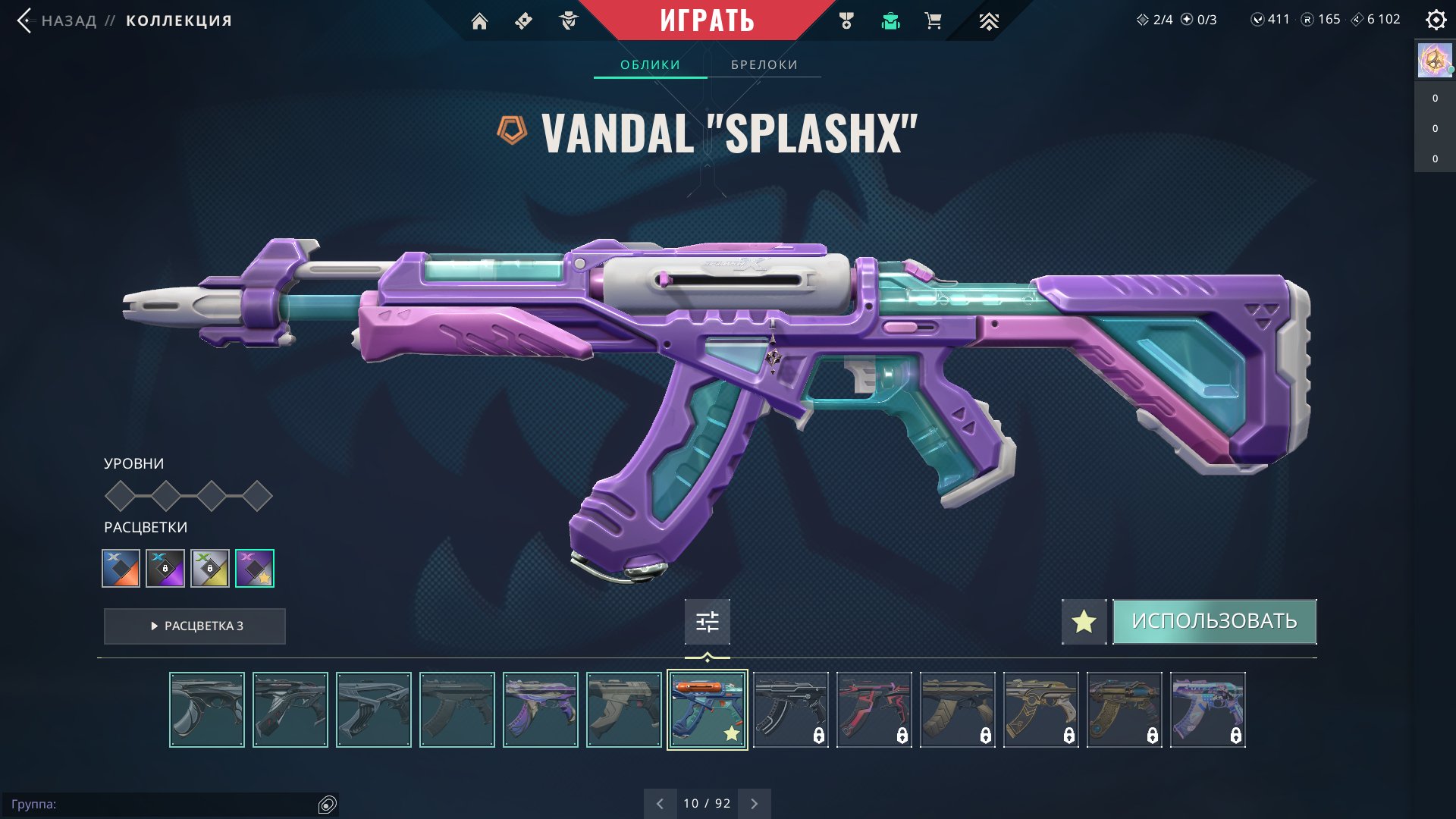This screenshot has width=1456, height=819.
Task: Select the starred SplashX Vandal thumbnail
Action: 707,710
